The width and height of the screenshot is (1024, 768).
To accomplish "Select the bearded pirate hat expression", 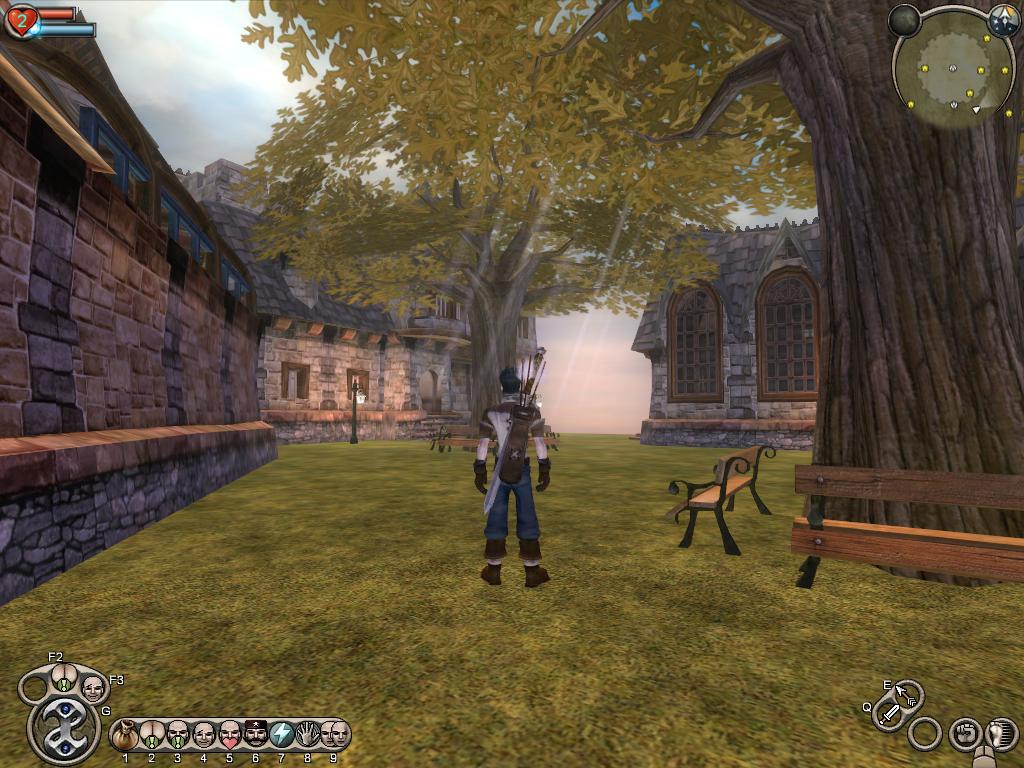I will [x=256, y=736].
